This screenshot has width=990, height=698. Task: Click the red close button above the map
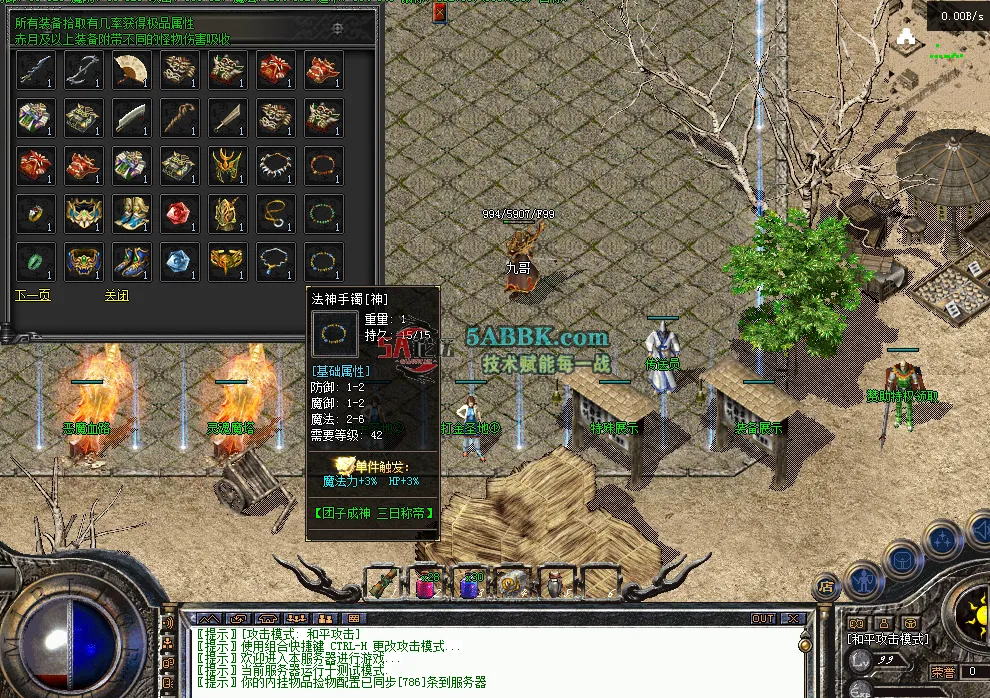tap(440, 12)
